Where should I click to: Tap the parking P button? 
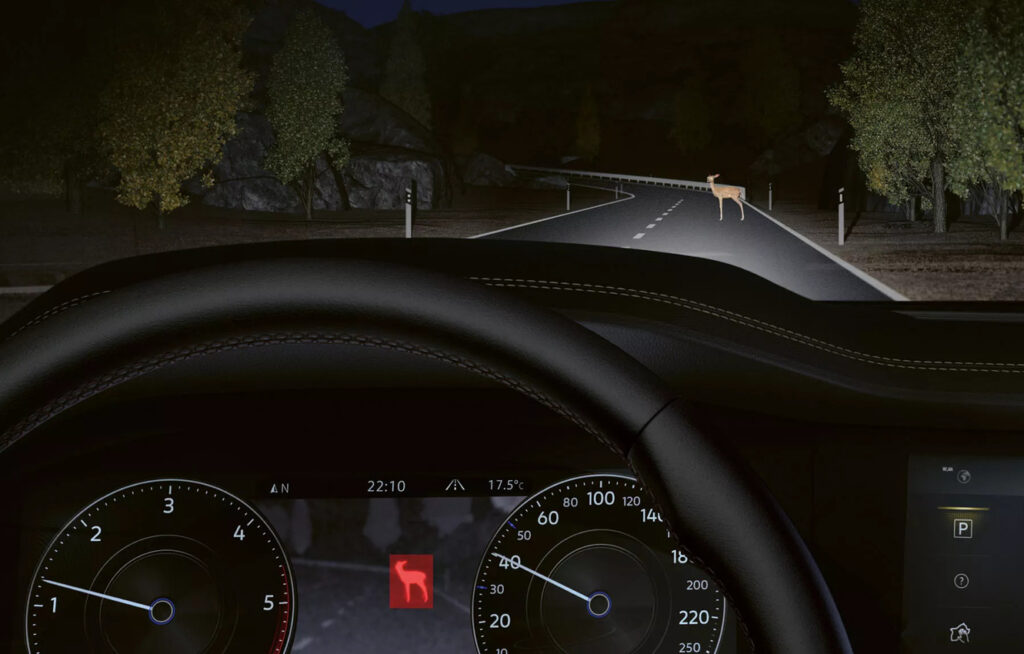pyautogui.click(x=962, y=529)
